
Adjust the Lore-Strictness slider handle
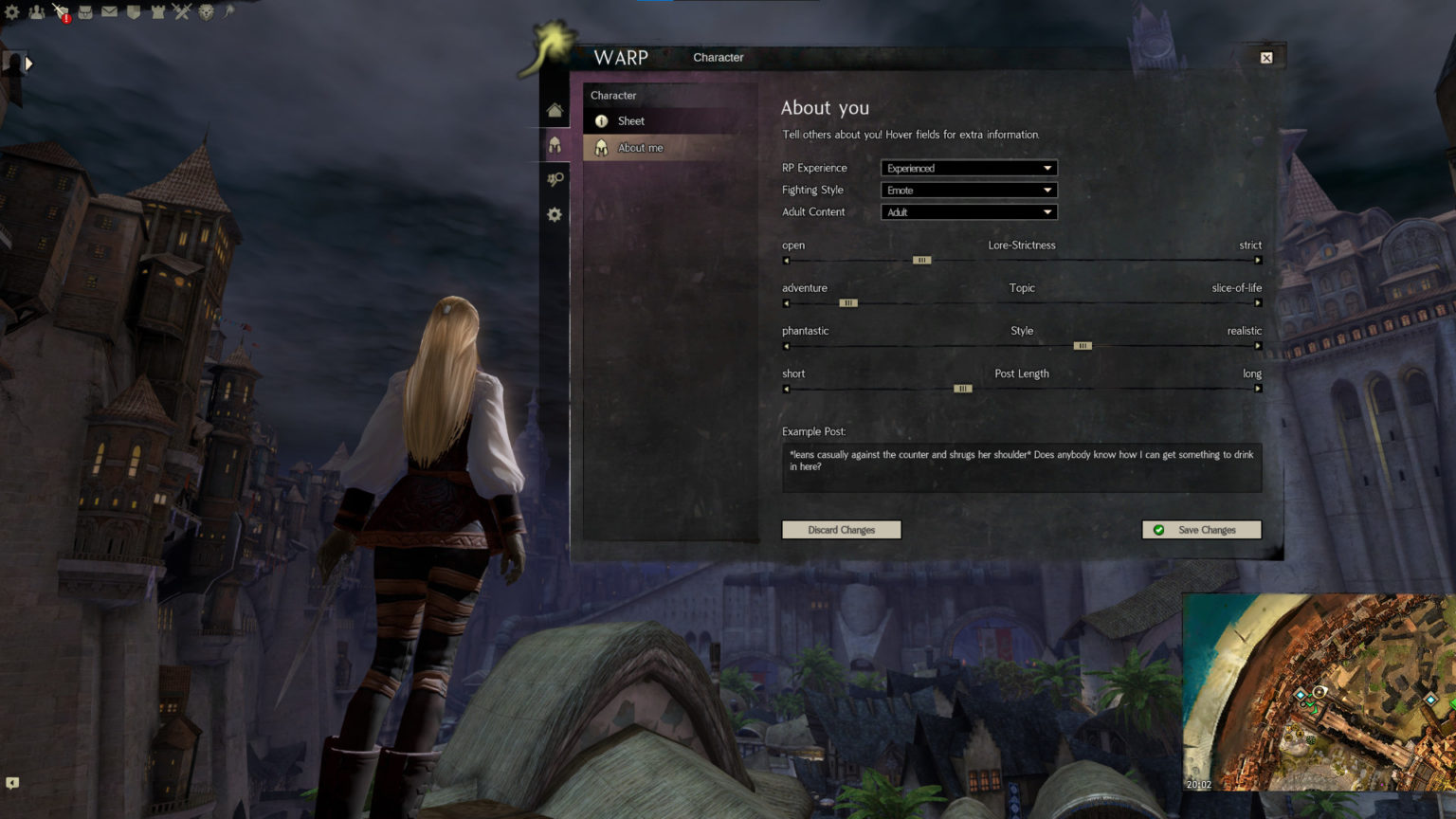pos(920,260)
